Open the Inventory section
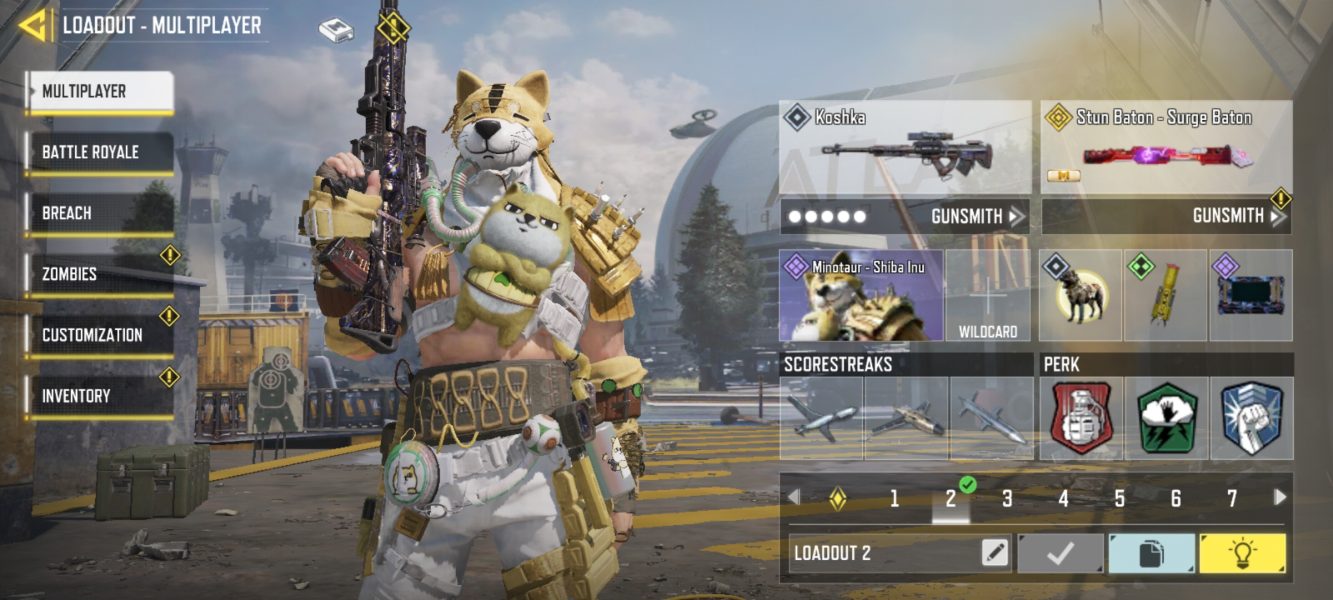1333x600 pixels. tap(100, 396)
